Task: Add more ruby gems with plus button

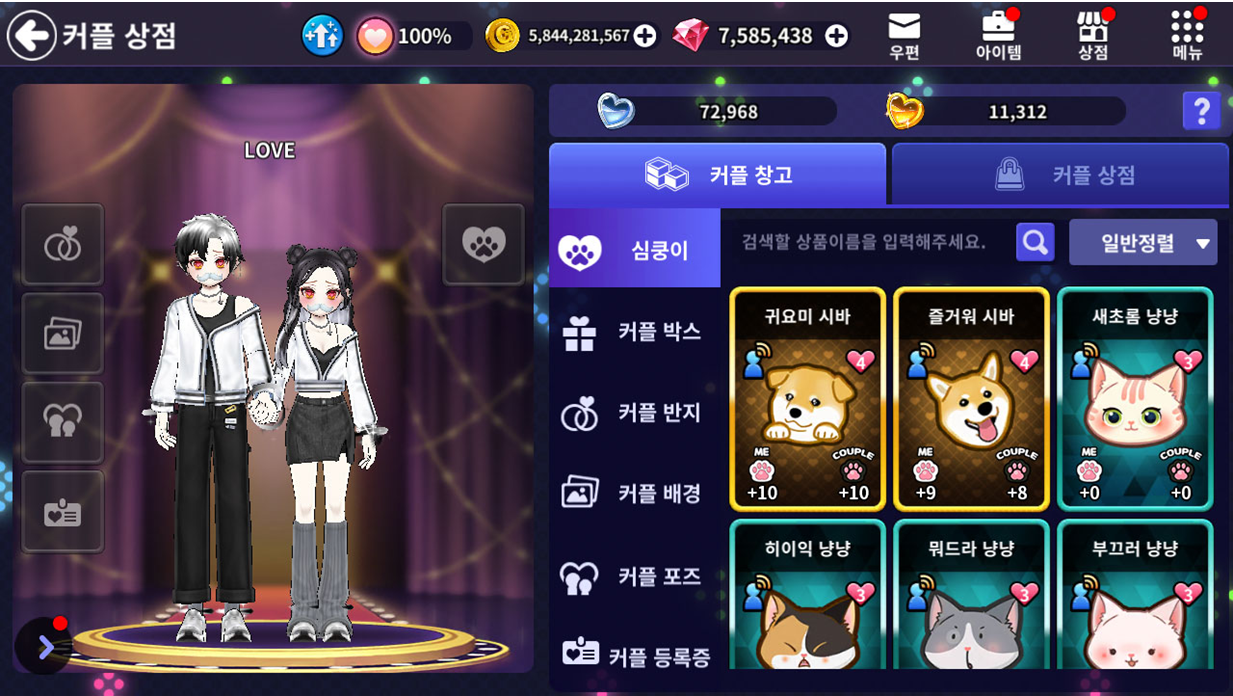Action: (836, 37)
